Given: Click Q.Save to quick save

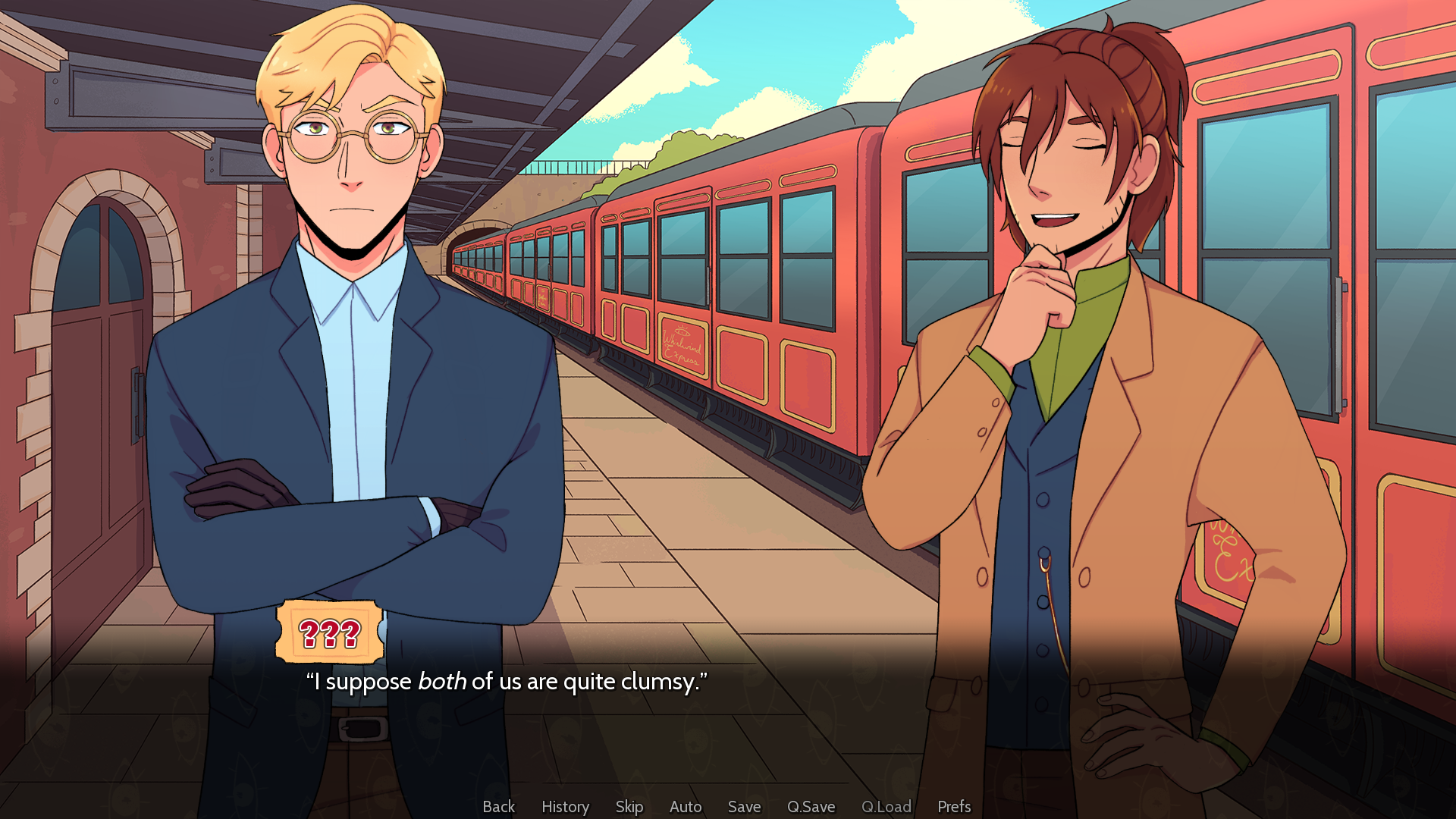Looking at the screenshot, I should 811,806.
